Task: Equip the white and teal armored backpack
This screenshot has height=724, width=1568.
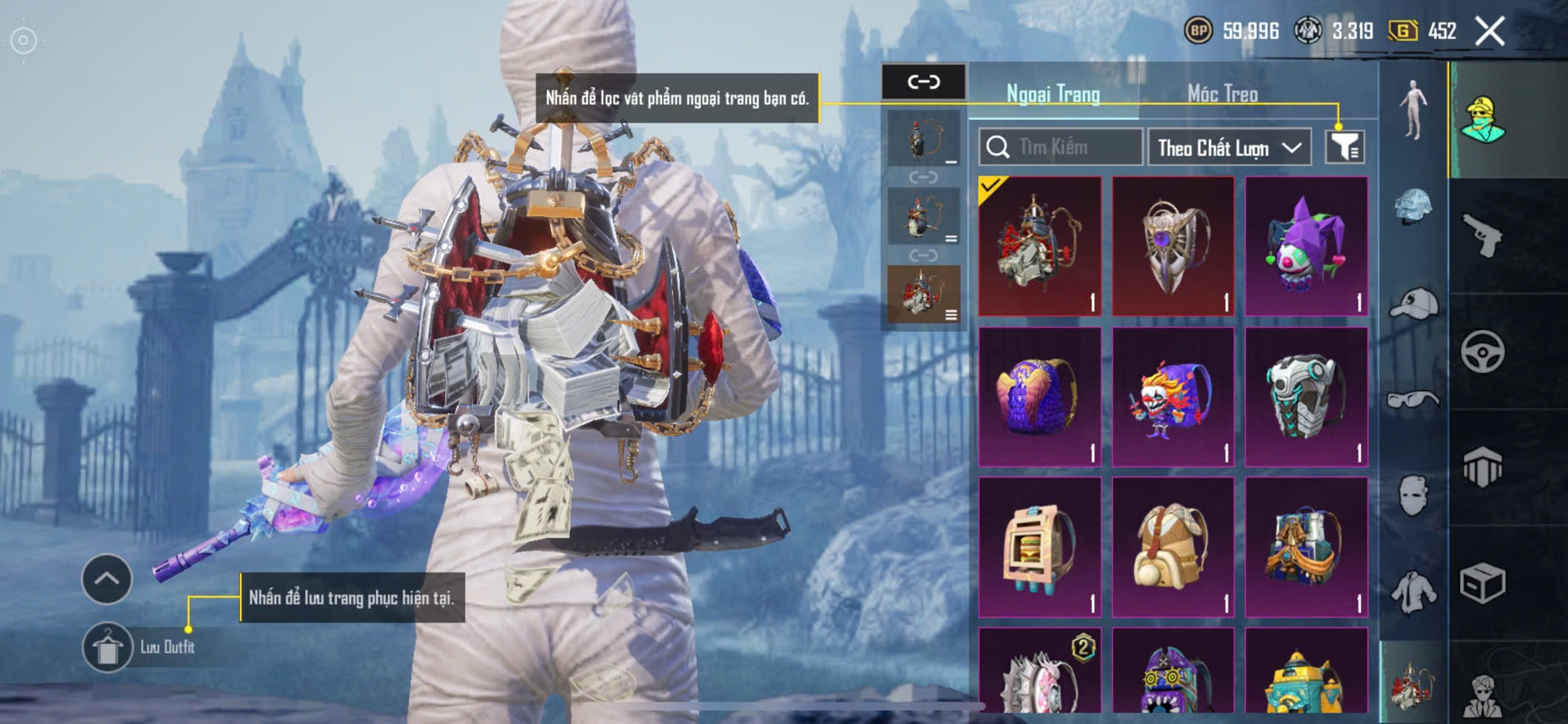Action: tap(1306, 397)
